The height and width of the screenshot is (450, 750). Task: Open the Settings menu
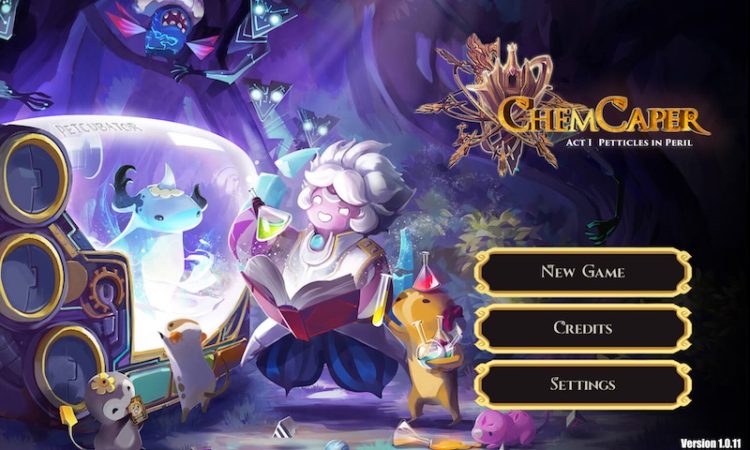[582, 384]
